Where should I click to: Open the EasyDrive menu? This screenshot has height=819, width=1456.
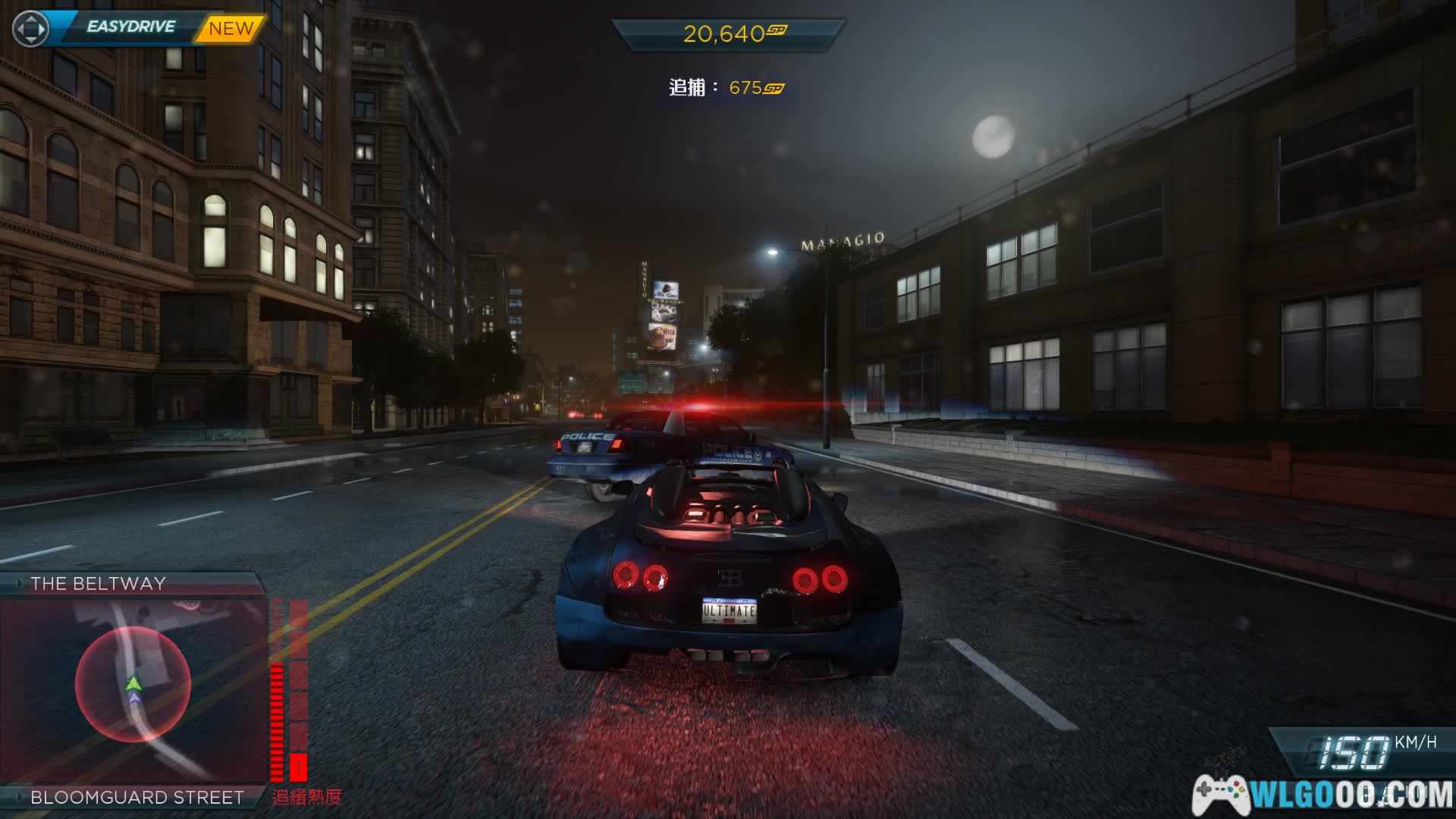coord(130,27)
